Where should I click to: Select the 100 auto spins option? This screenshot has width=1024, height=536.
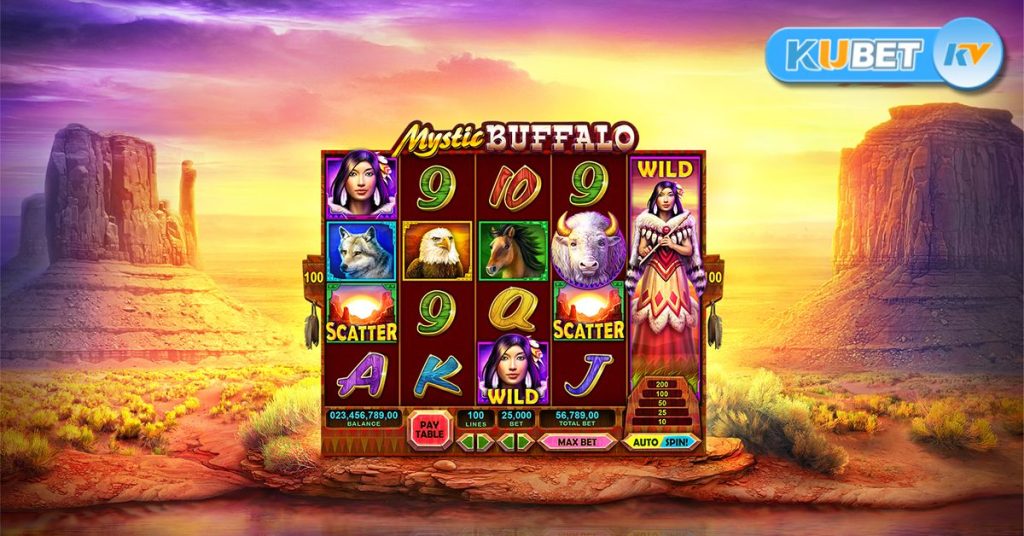(661, 393)
